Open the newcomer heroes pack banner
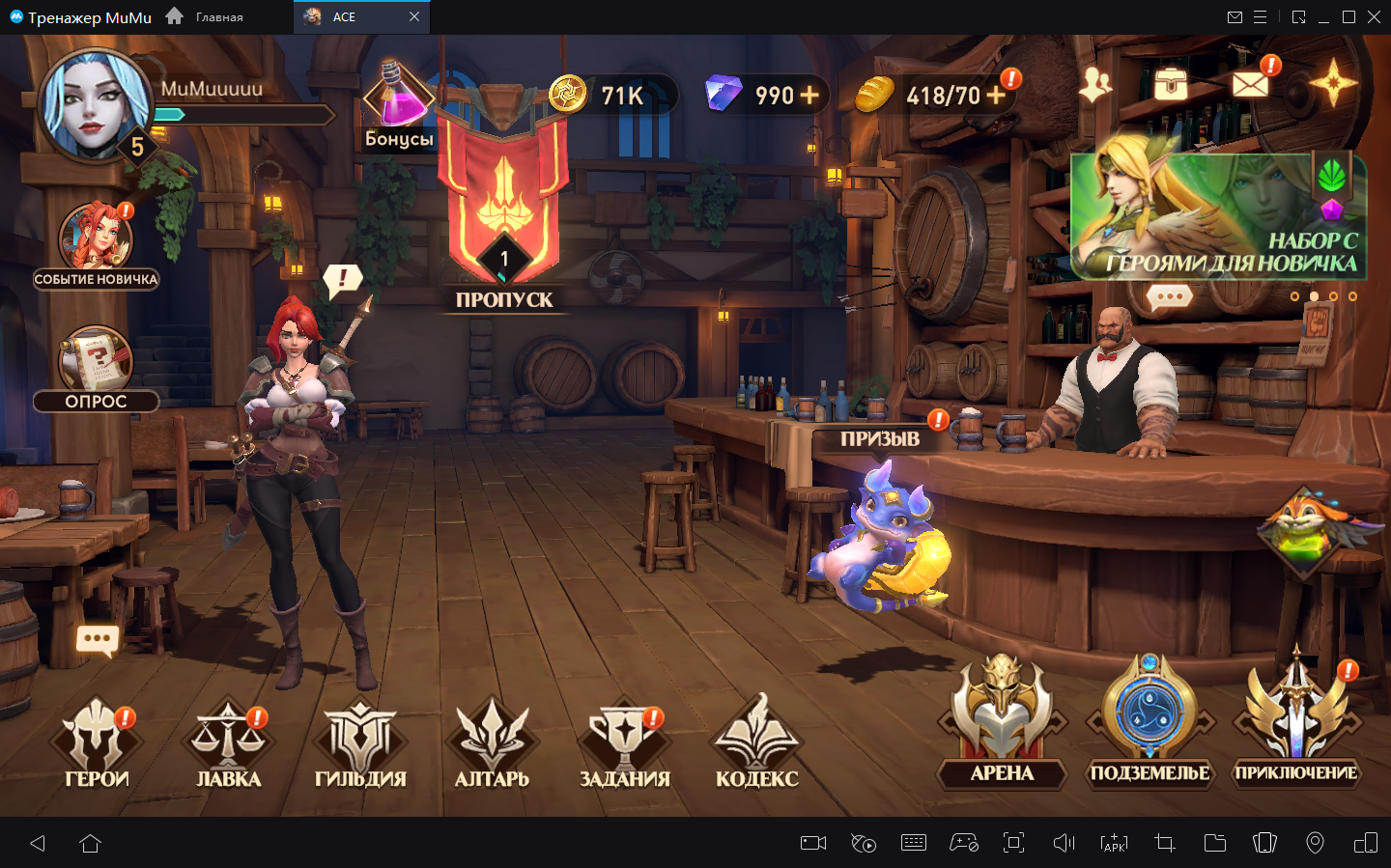The height and width of the screenshot is (868, 1391). [1217, 216]
